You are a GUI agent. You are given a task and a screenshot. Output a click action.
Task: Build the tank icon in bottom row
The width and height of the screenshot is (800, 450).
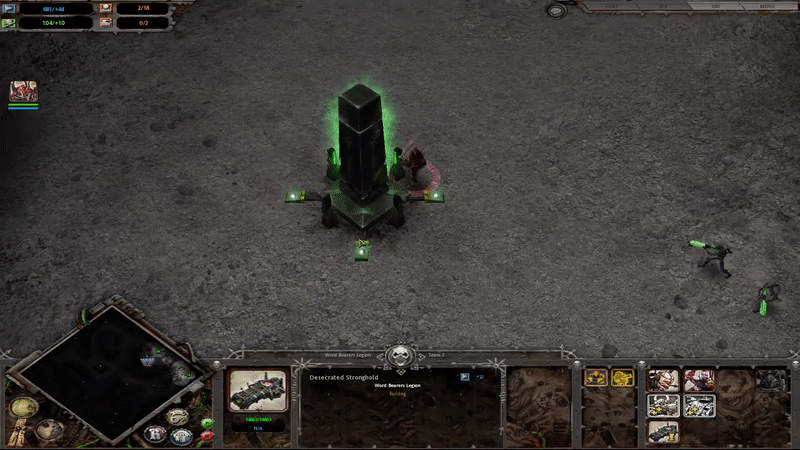click(x=663, y=430)
